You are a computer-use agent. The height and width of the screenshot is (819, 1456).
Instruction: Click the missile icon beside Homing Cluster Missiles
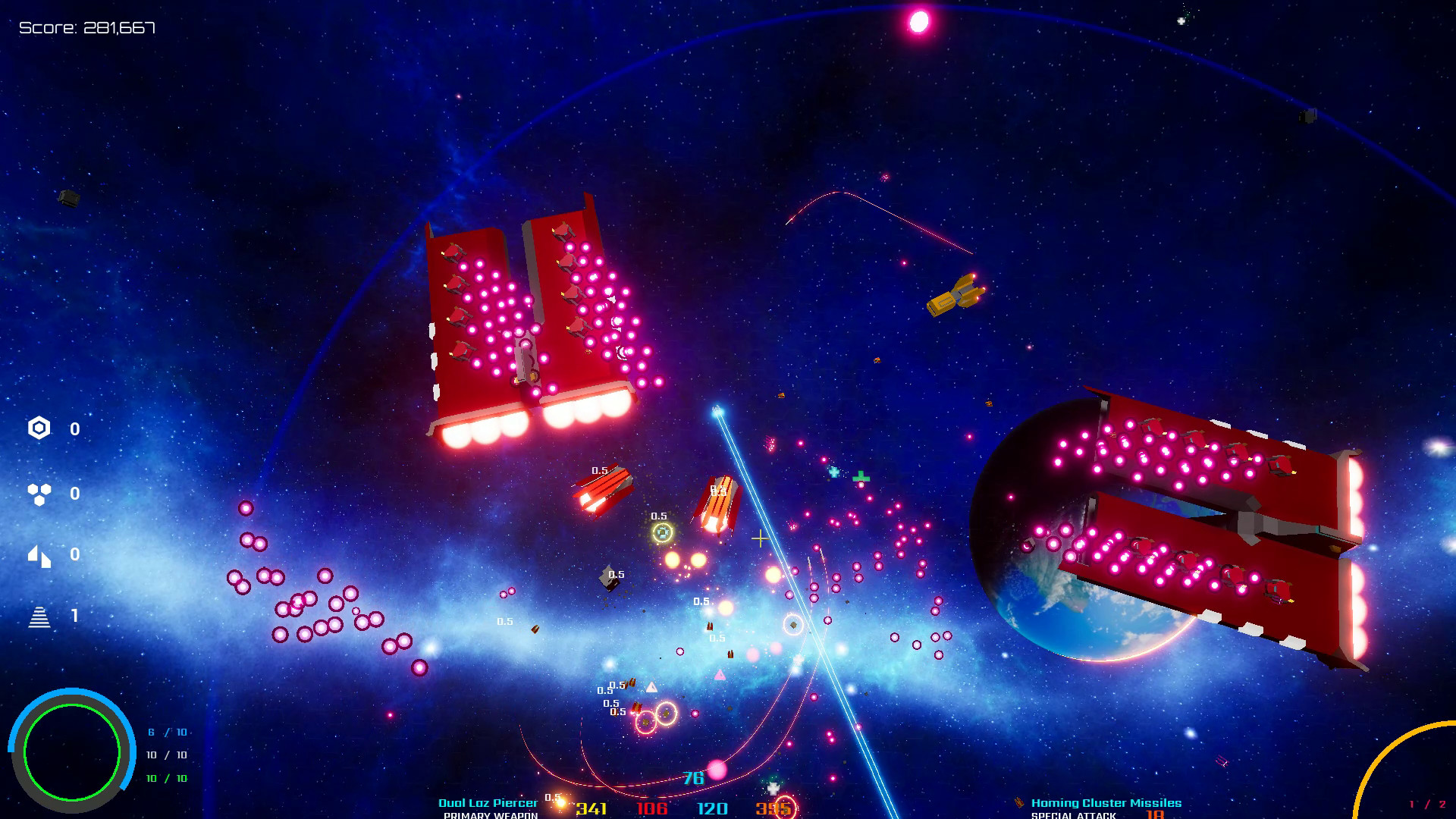tap(1020, 802)
